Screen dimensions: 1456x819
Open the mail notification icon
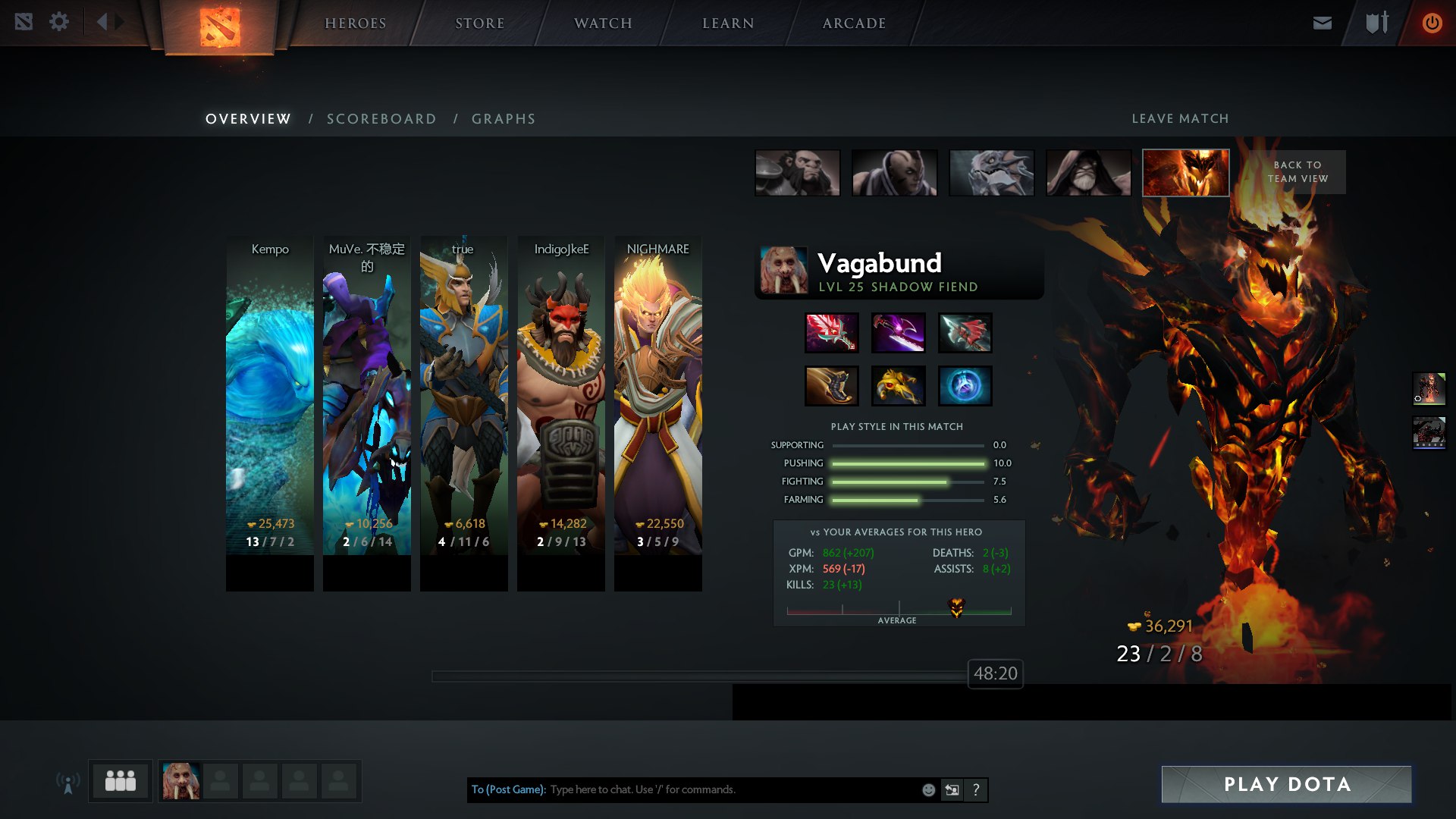[x=1322, y=22]
